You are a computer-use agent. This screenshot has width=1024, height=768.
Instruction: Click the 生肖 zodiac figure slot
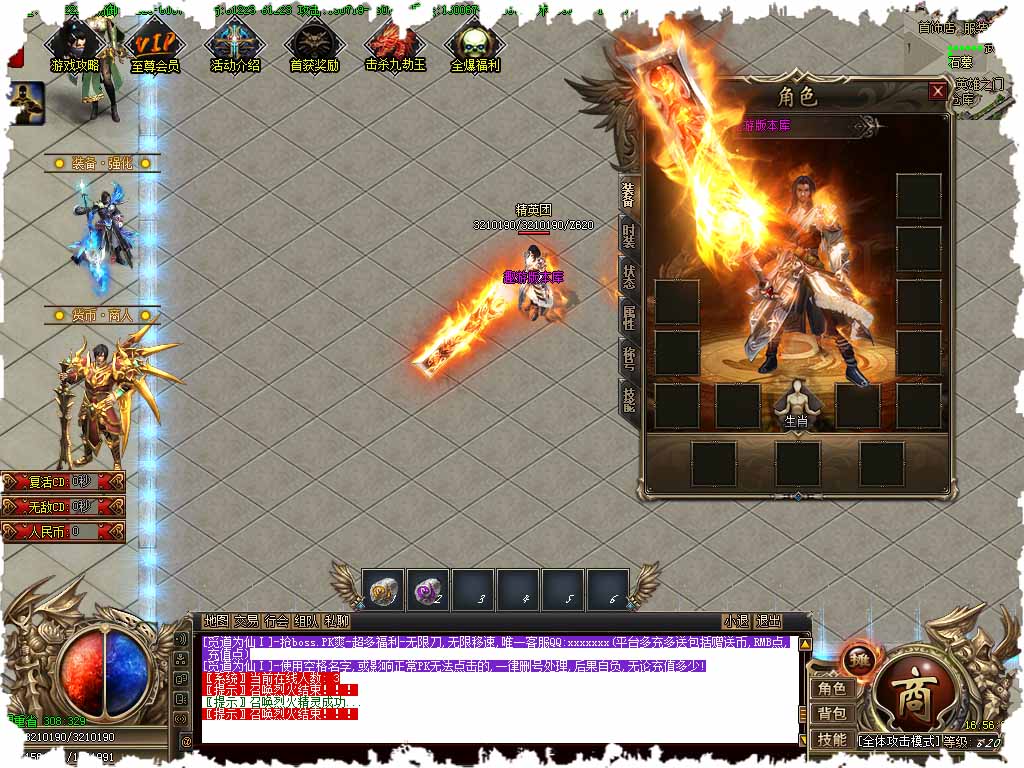point(796,404)
